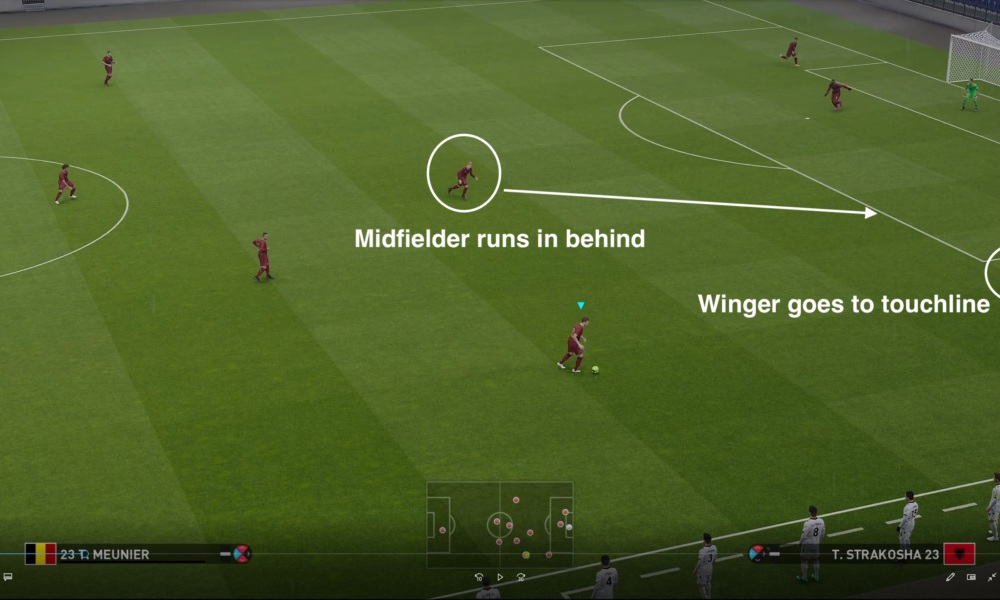Select the pencil annotation tool
The image size is (1000, 600).
pos(950,577)
